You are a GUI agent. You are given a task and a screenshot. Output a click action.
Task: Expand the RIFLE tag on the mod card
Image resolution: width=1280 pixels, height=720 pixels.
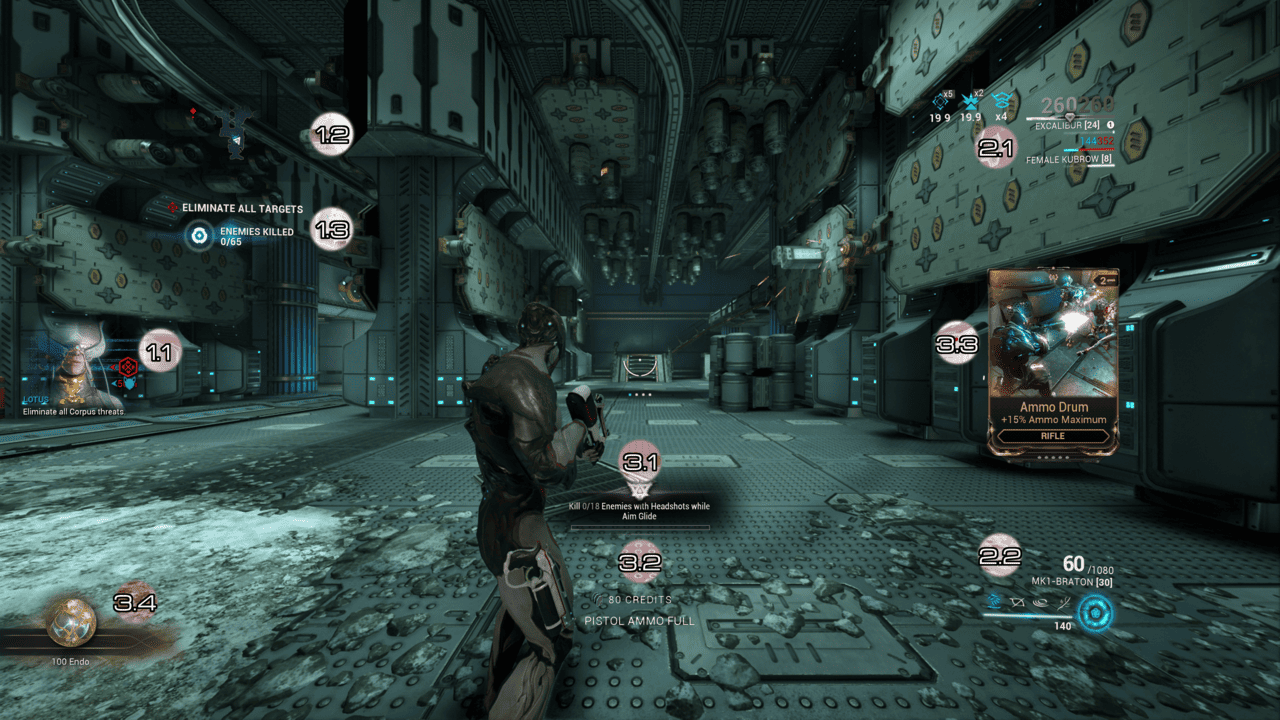1052,437
